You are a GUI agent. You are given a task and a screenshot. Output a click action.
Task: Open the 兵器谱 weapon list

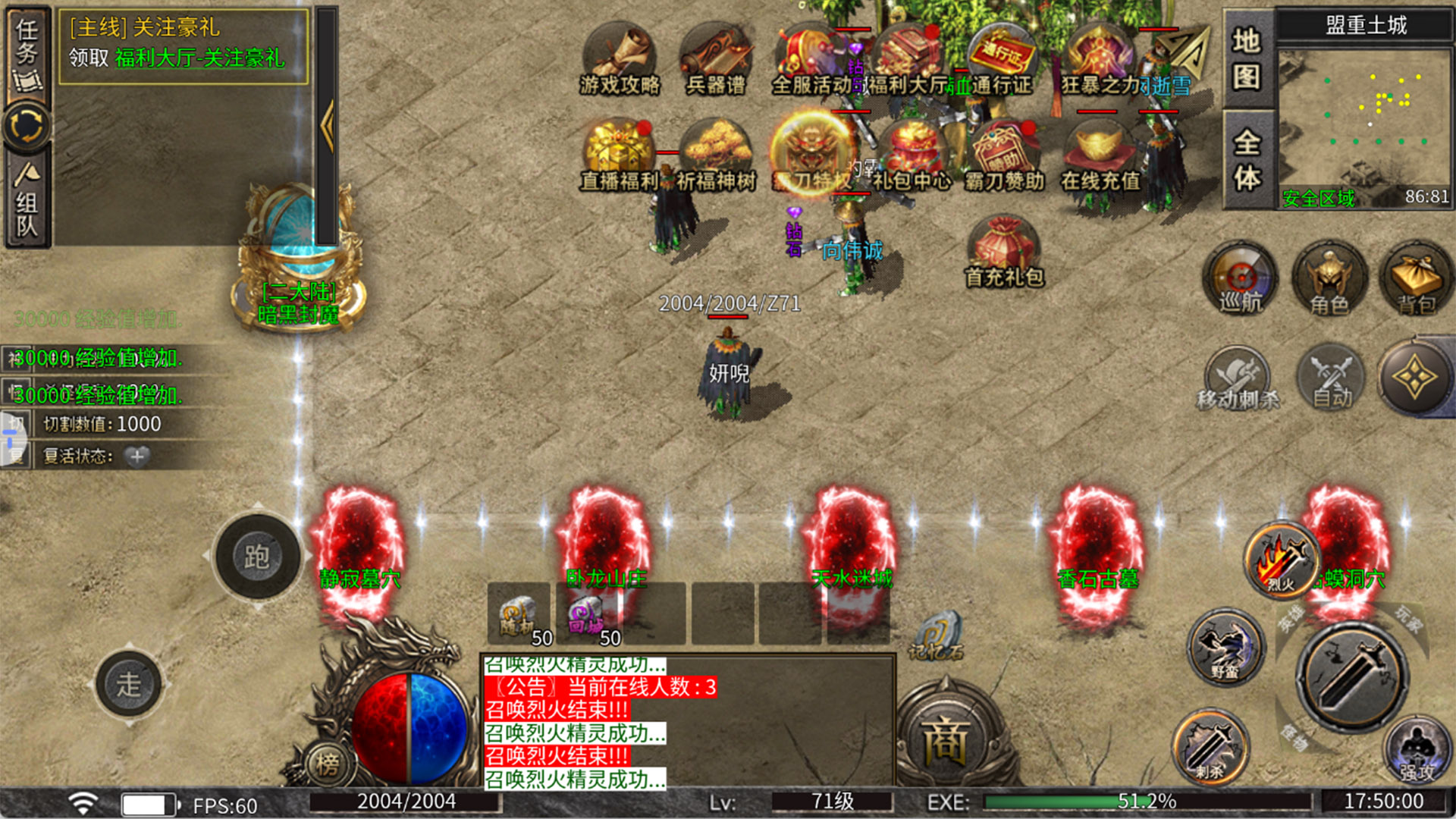click(715, 59)
